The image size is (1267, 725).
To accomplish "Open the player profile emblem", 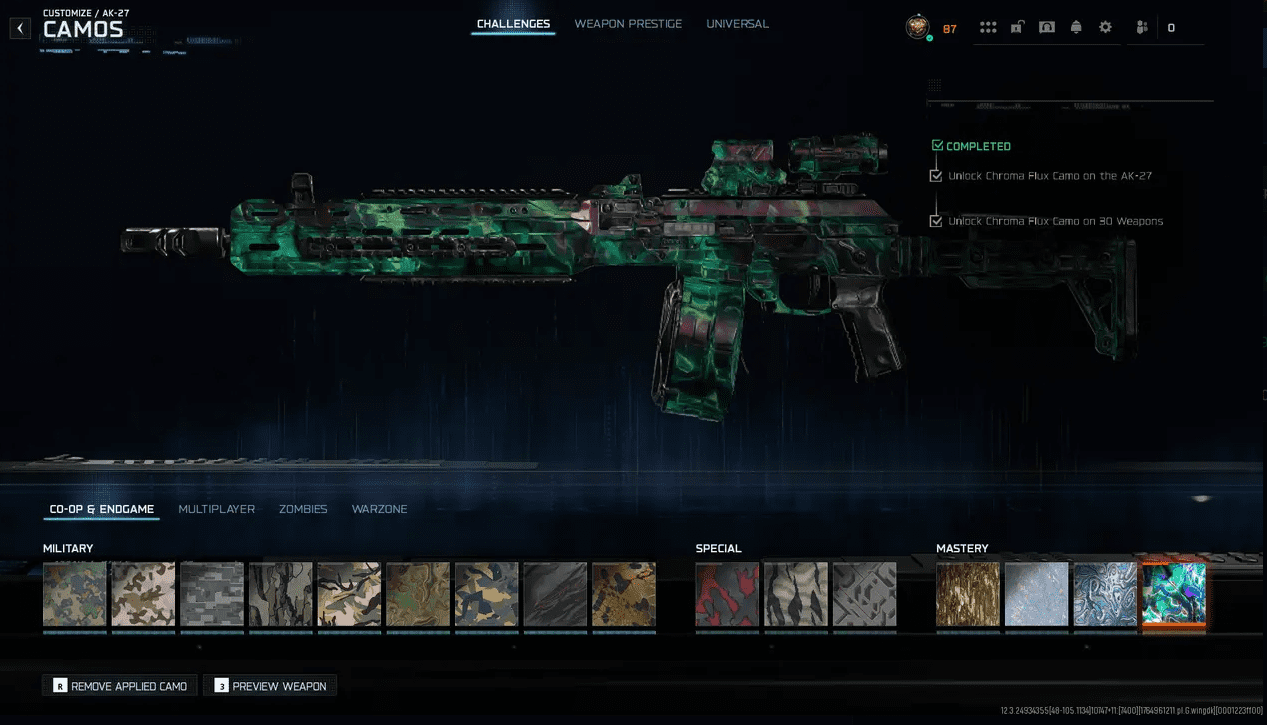I will pos(917,28).
